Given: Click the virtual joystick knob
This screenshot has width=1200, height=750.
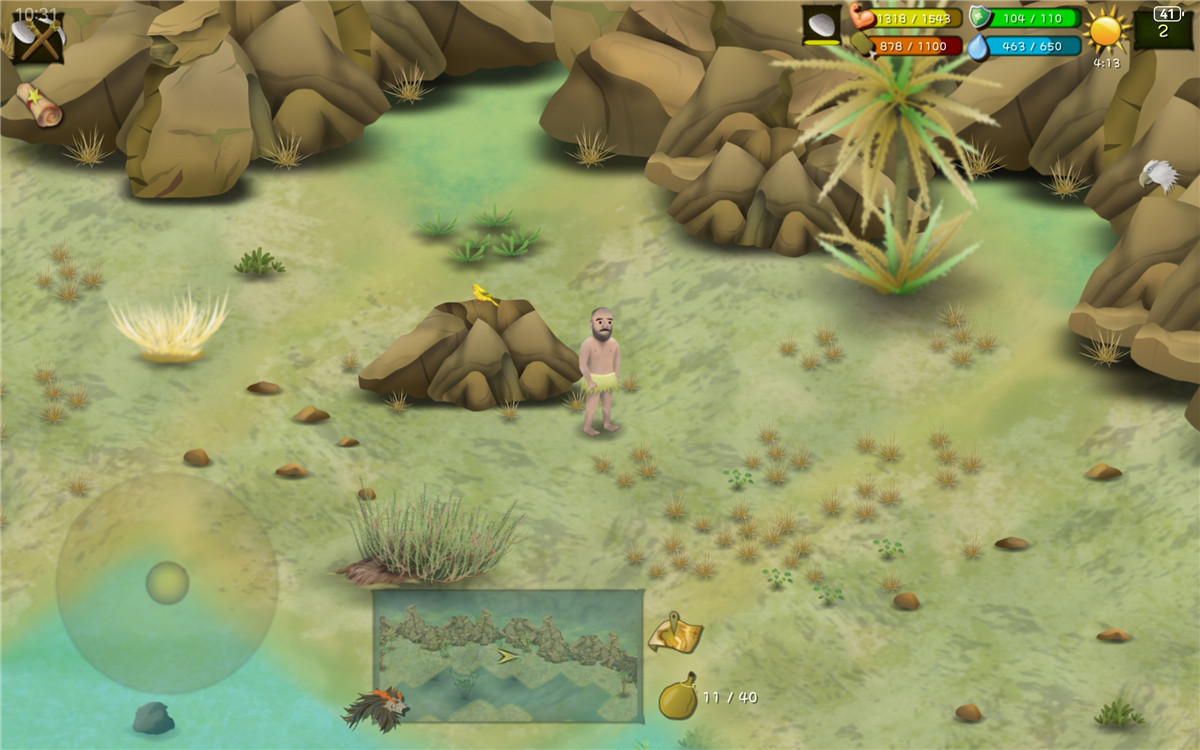Looking at the screenshot, I should click(167, 583).
